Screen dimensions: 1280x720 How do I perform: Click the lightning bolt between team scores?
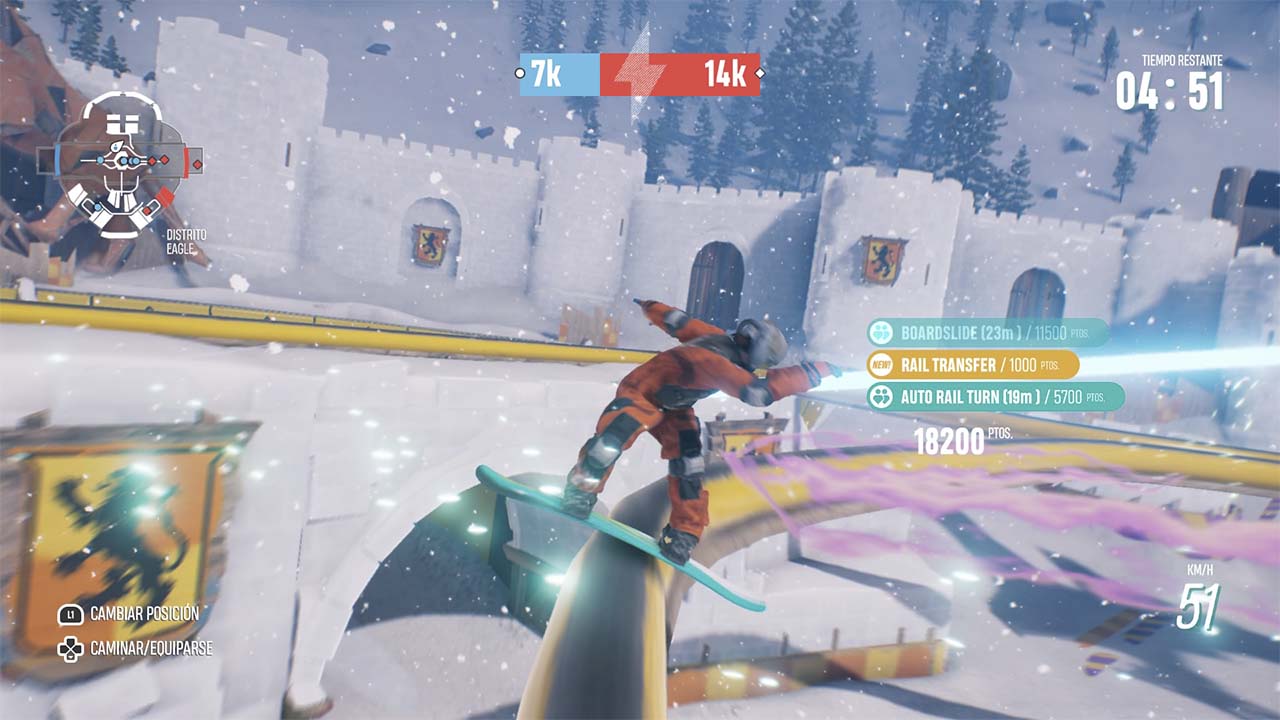click(635, 74)
